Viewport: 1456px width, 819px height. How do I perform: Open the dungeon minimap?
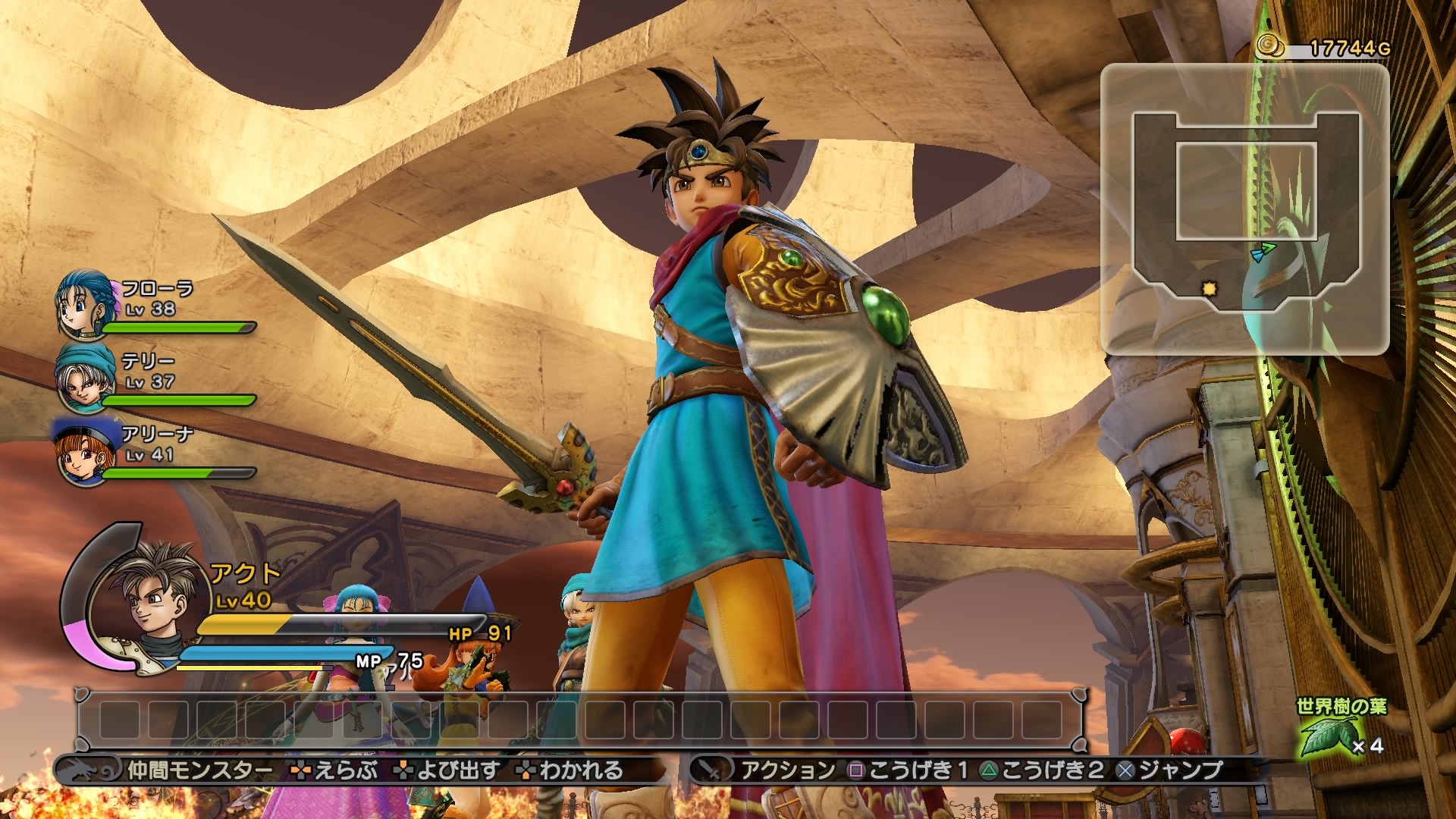coord(1244,209)
